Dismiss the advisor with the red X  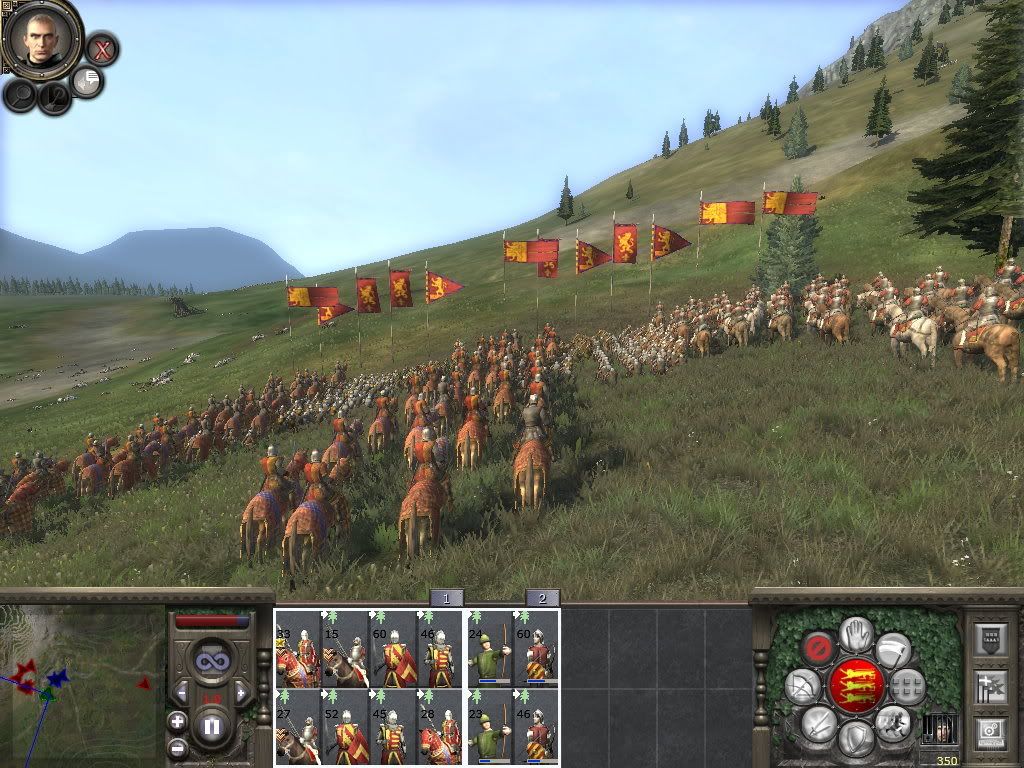[101, 48]
